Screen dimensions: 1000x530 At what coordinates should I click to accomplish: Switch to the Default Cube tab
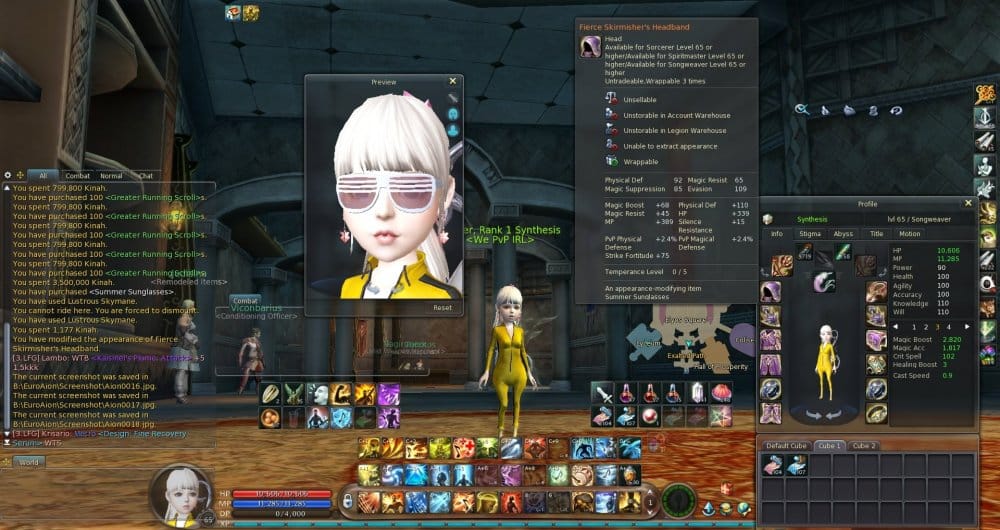pyautogui.click(x=786, y=445)
